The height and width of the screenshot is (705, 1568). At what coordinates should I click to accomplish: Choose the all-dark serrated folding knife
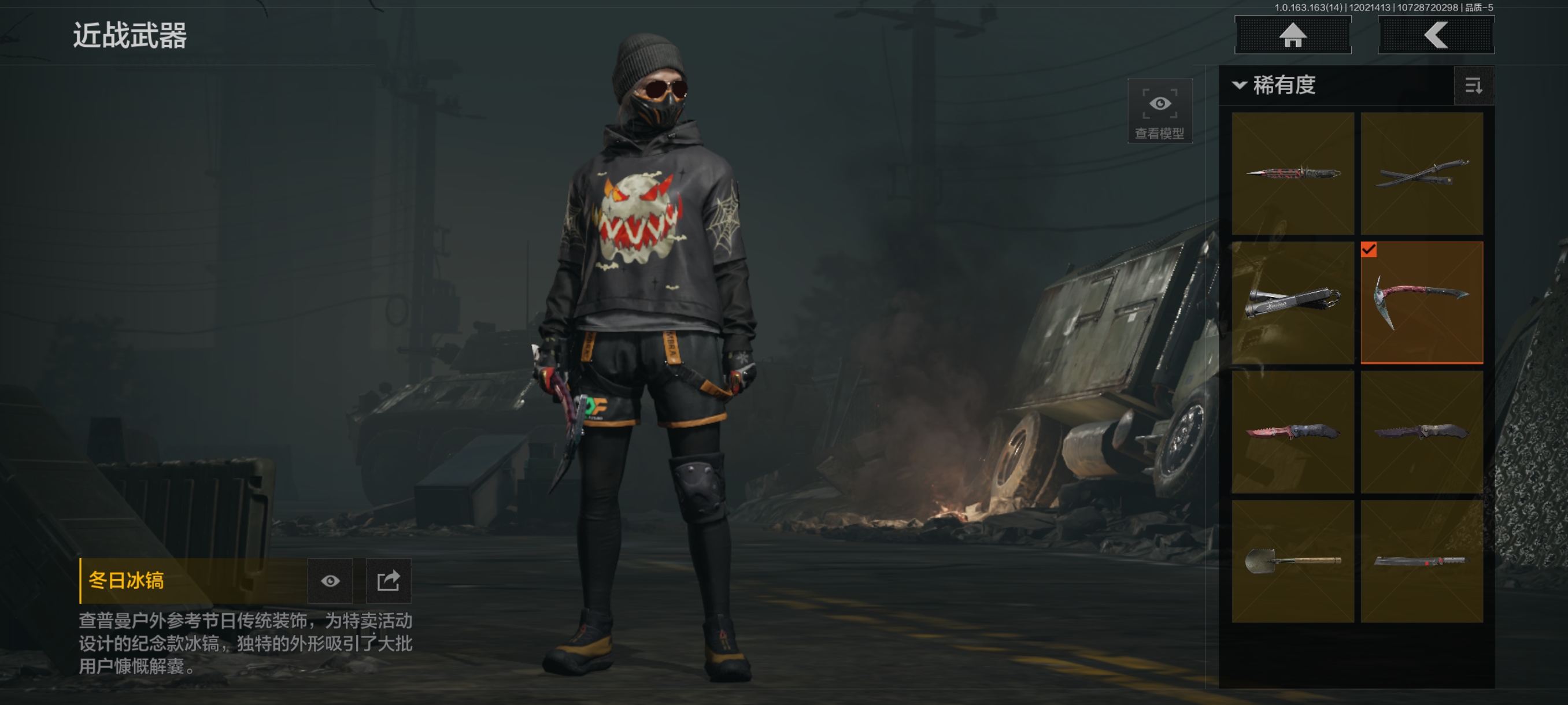pyautogui.click(x=1421, y=432)
